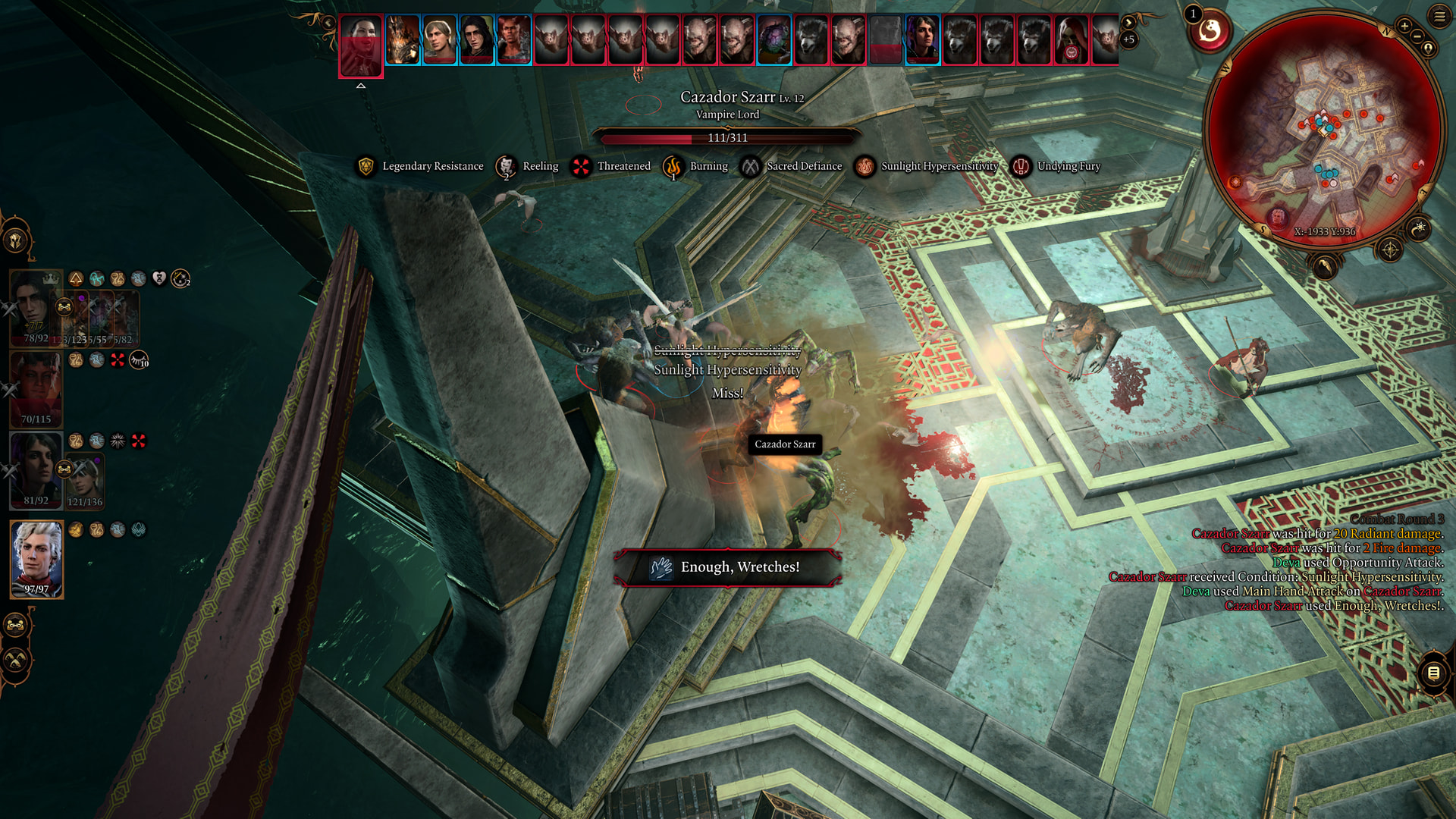The height and width of the screenshot is (819, 1456).
Task: Toggle the group chain-link button at left
Action: 16,625
